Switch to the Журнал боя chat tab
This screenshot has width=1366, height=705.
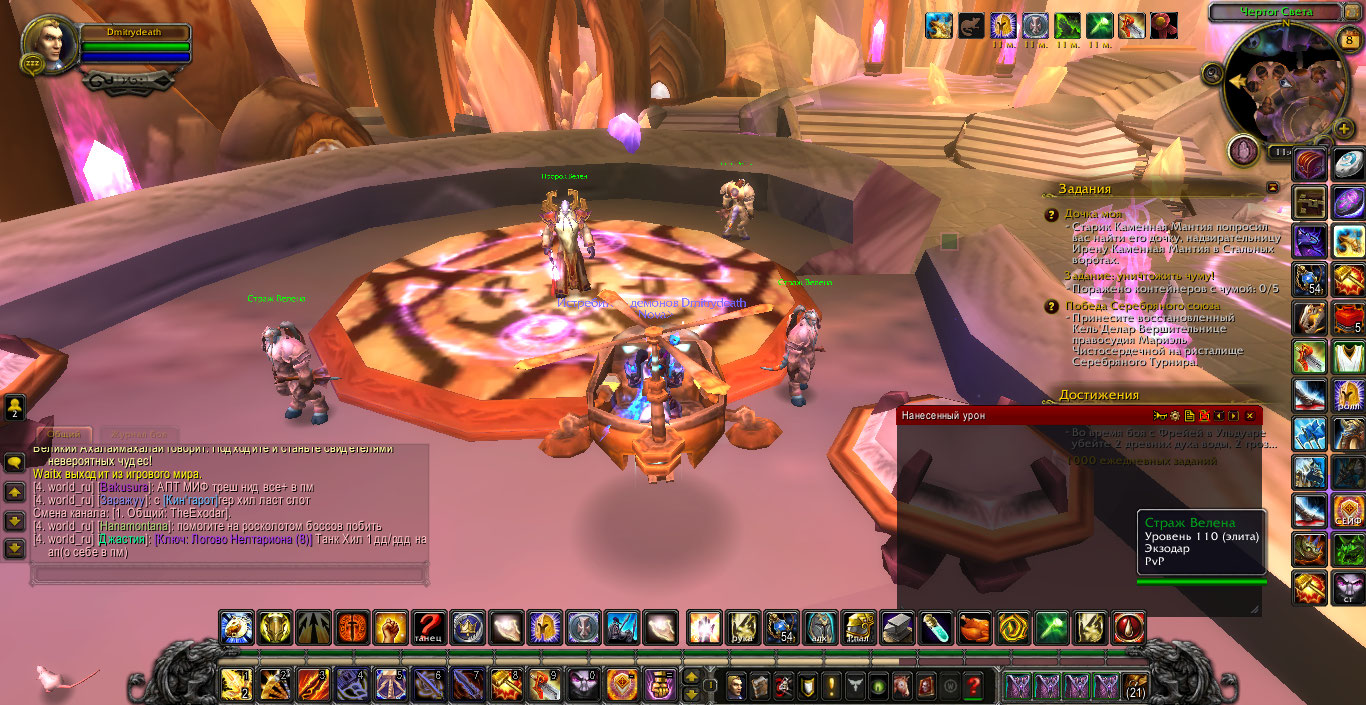pos(138,435)
